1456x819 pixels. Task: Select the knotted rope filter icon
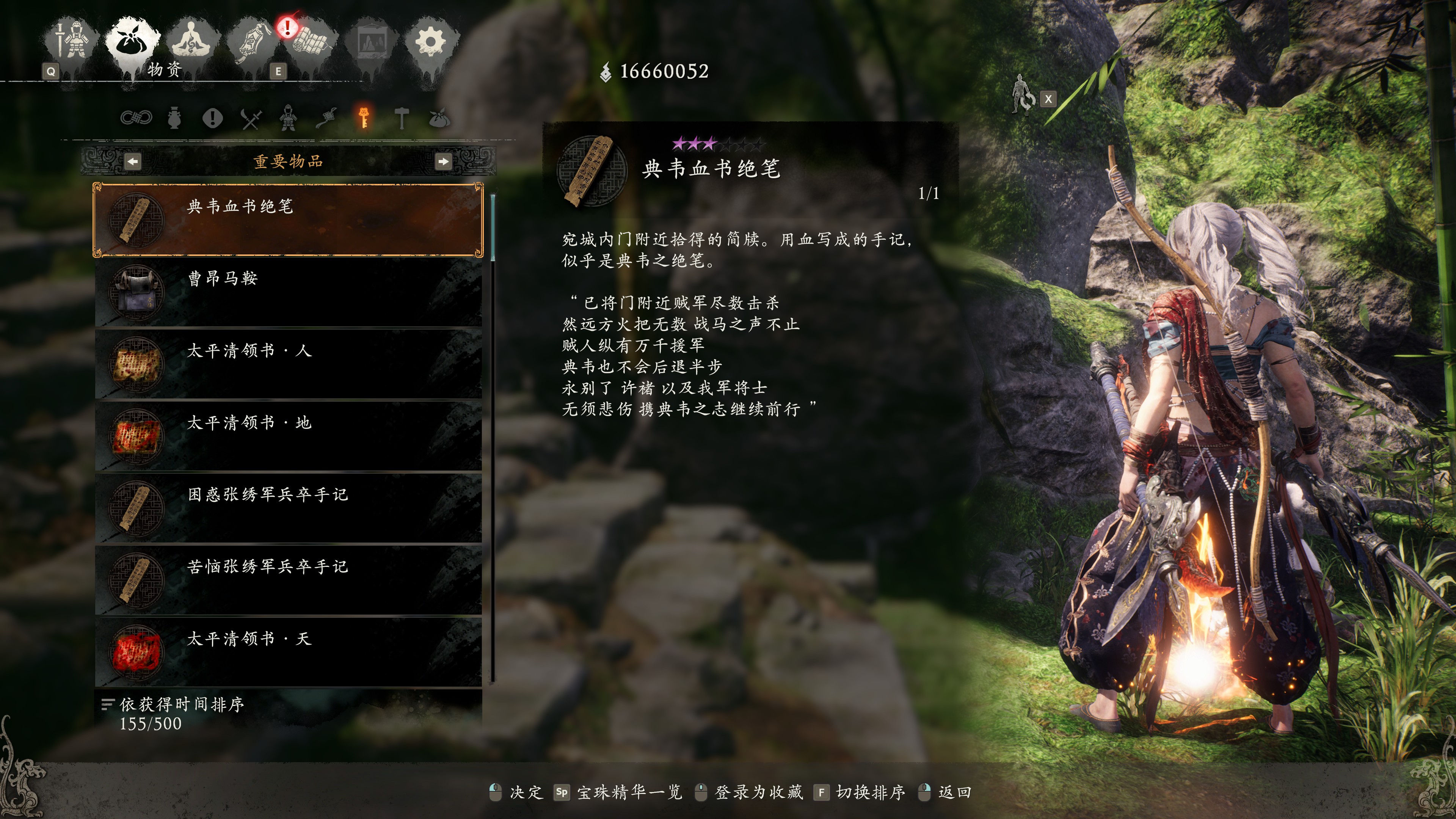pyautogui.click(x=136, y=118)
